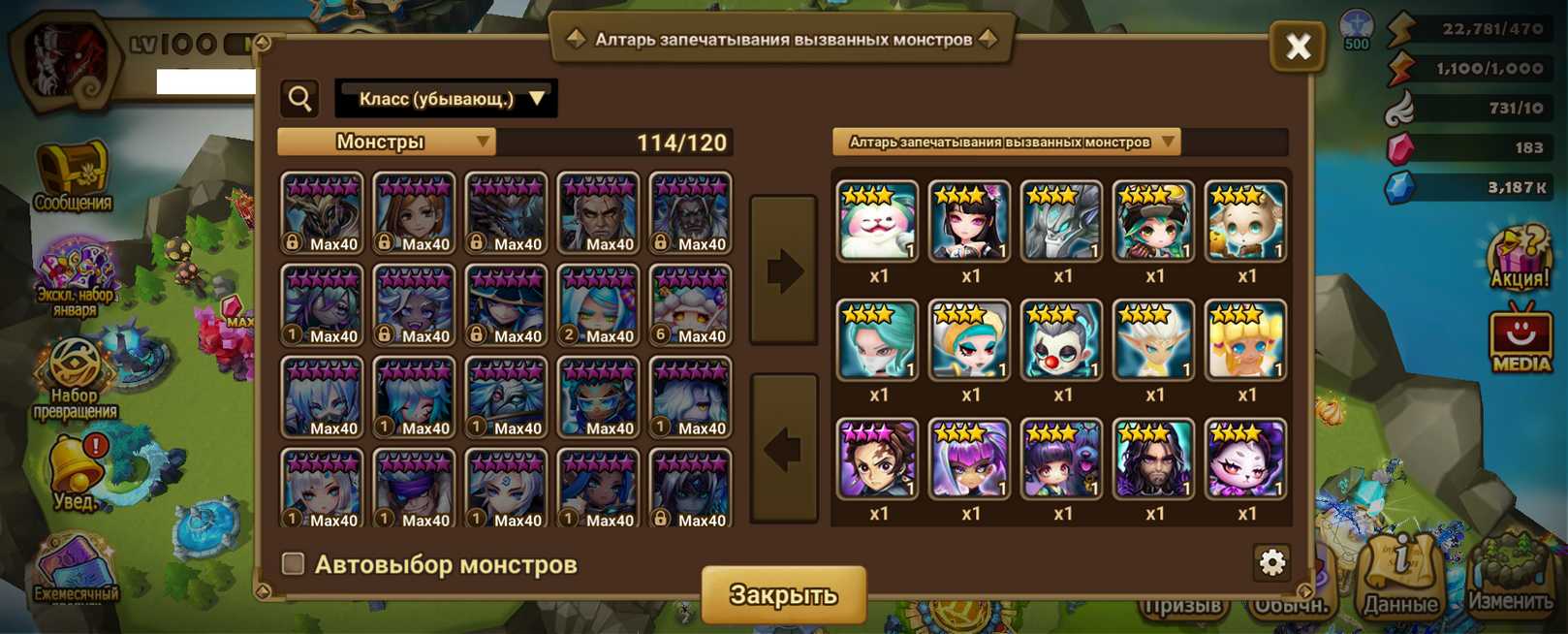Open the Монстры filter dropdown
Viewport: 1568px width, 634px height.
[387, 143]
